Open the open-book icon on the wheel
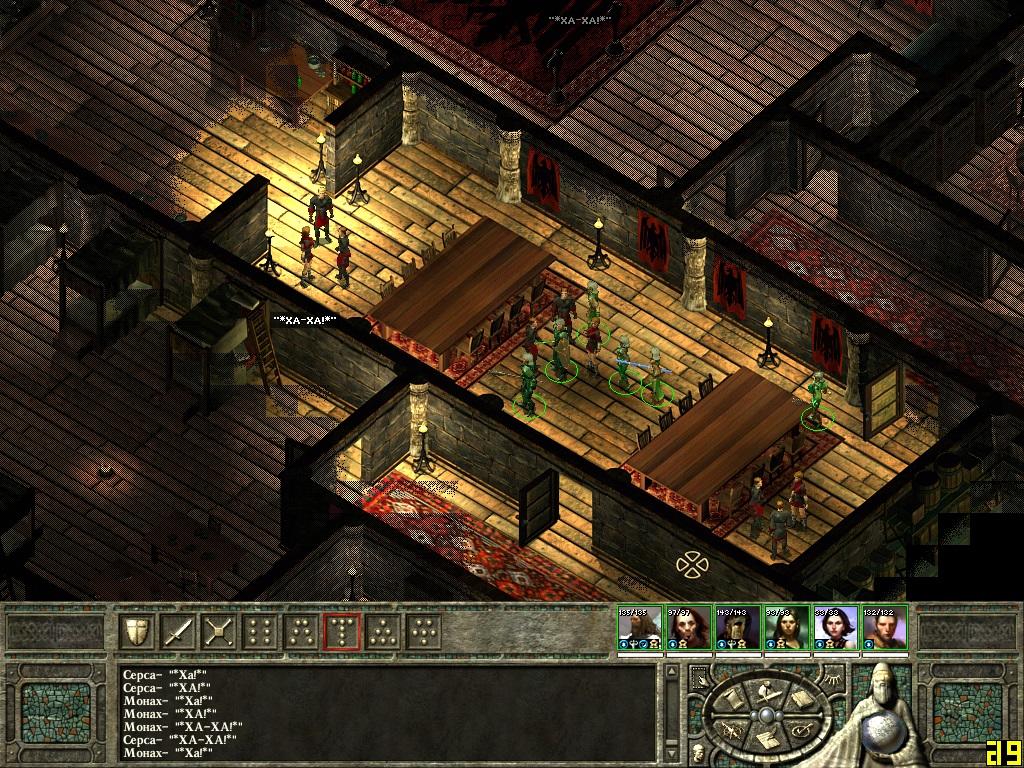1024x768 pixels. [x=801, y=698]
